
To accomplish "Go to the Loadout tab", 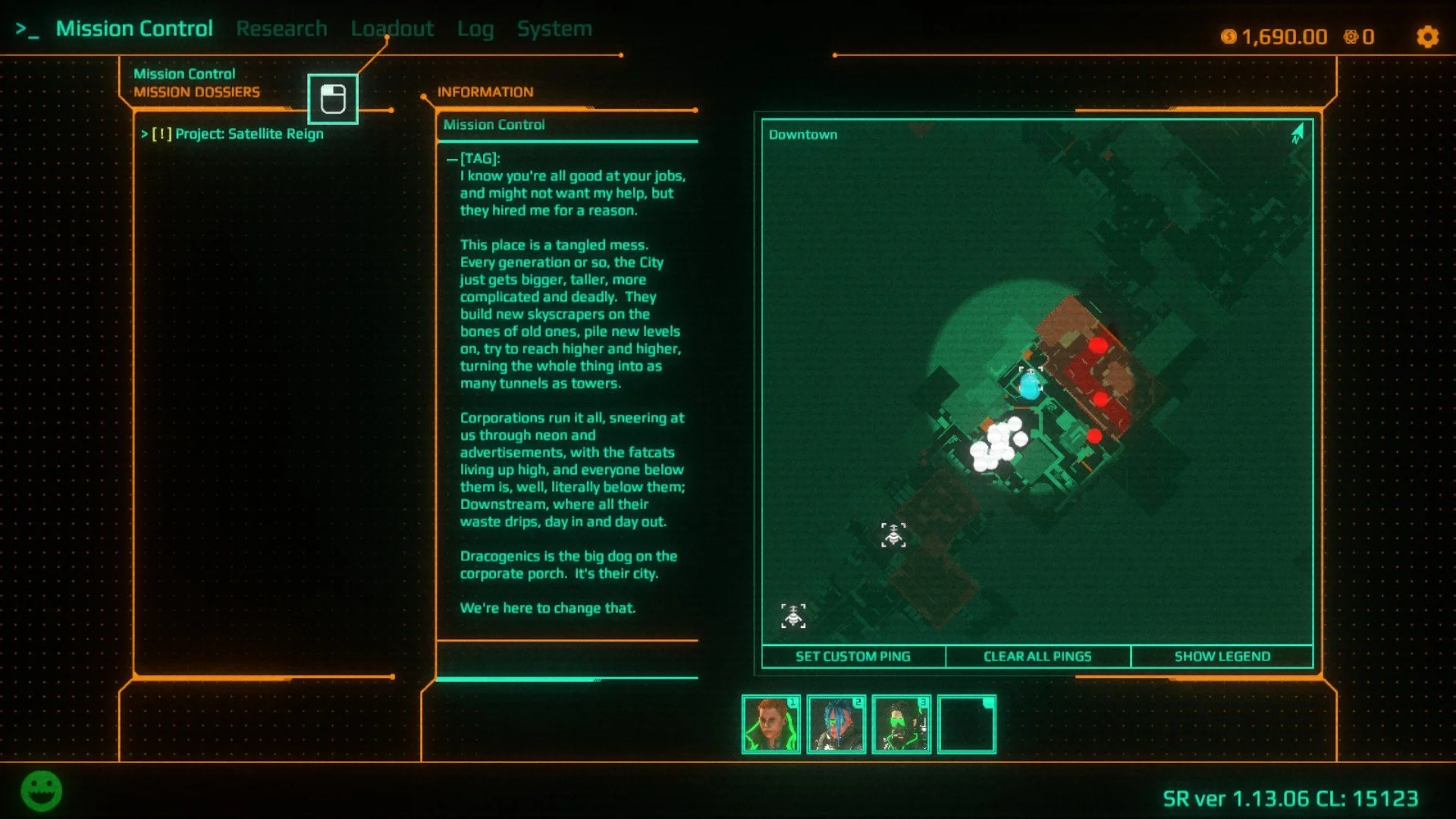I will (392, 29).
